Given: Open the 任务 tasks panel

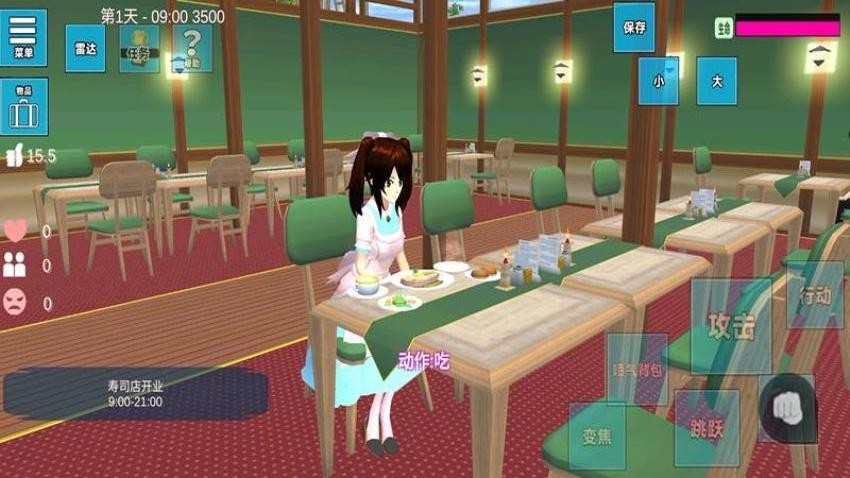Looking at the screenshot, I should [139, 47].
